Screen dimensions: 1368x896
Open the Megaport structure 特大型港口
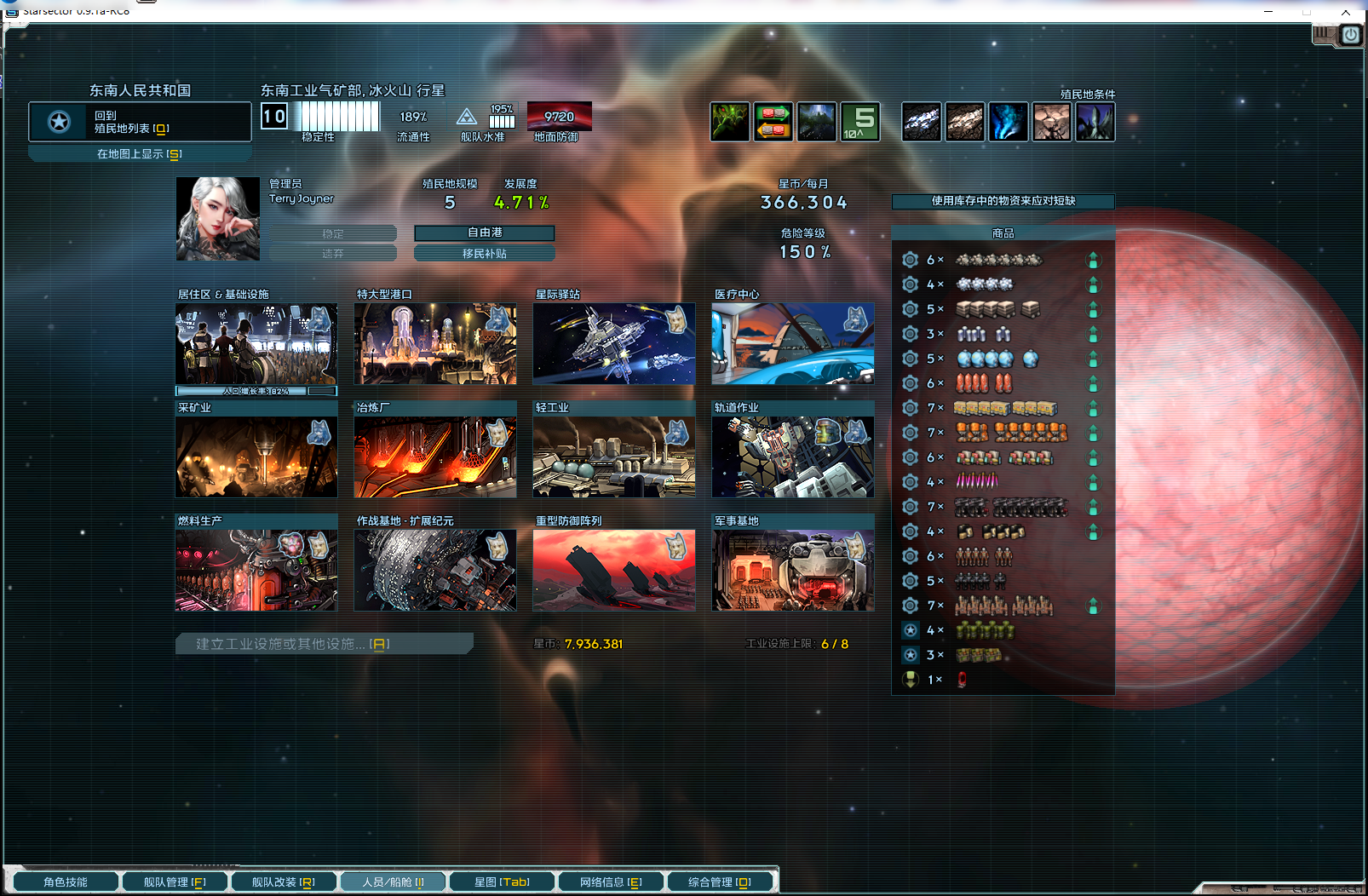pos(435,344)
